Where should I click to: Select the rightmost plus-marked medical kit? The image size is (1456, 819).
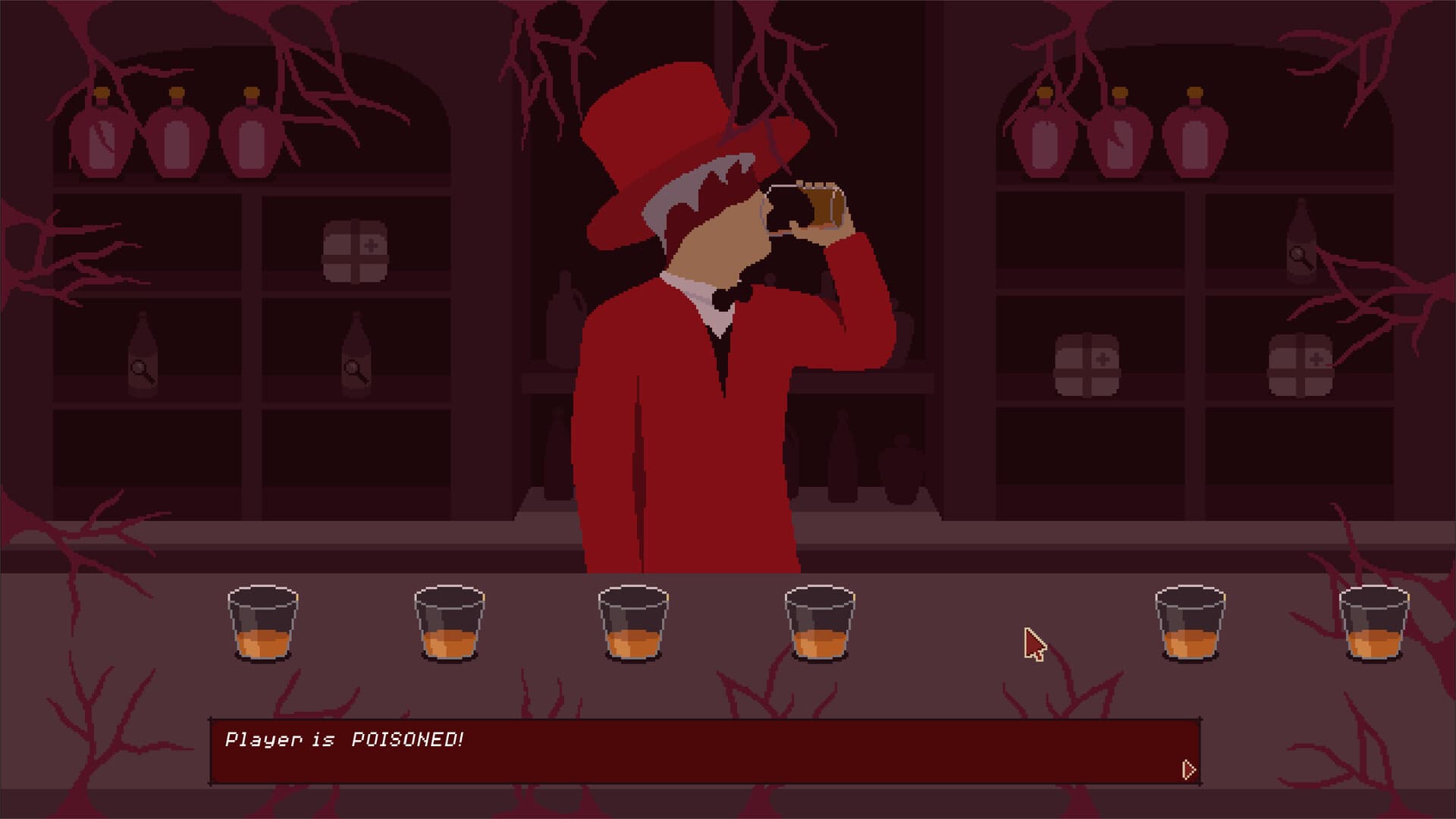[x=1301, y=364]
